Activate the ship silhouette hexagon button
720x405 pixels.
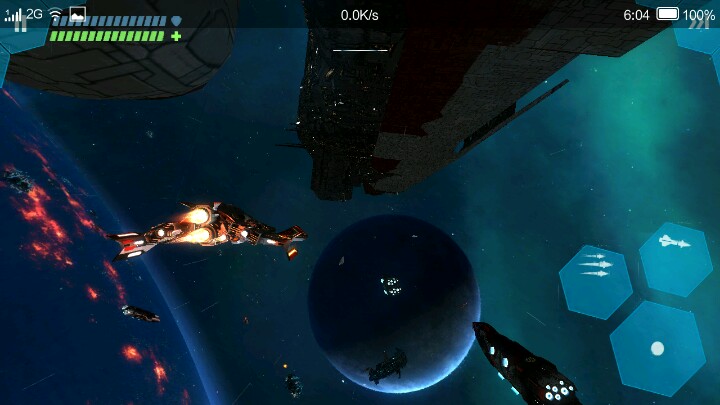pos(674,243)
